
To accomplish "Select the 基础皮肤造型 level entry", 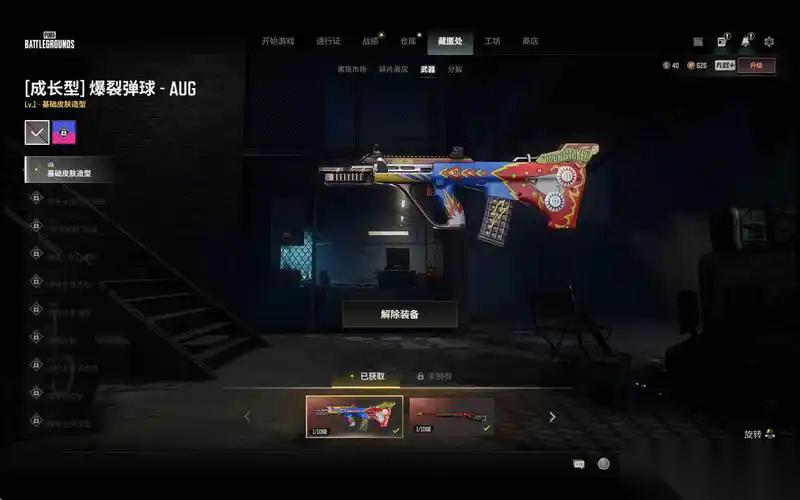I will pyautogui.click(x=70, y=170).
